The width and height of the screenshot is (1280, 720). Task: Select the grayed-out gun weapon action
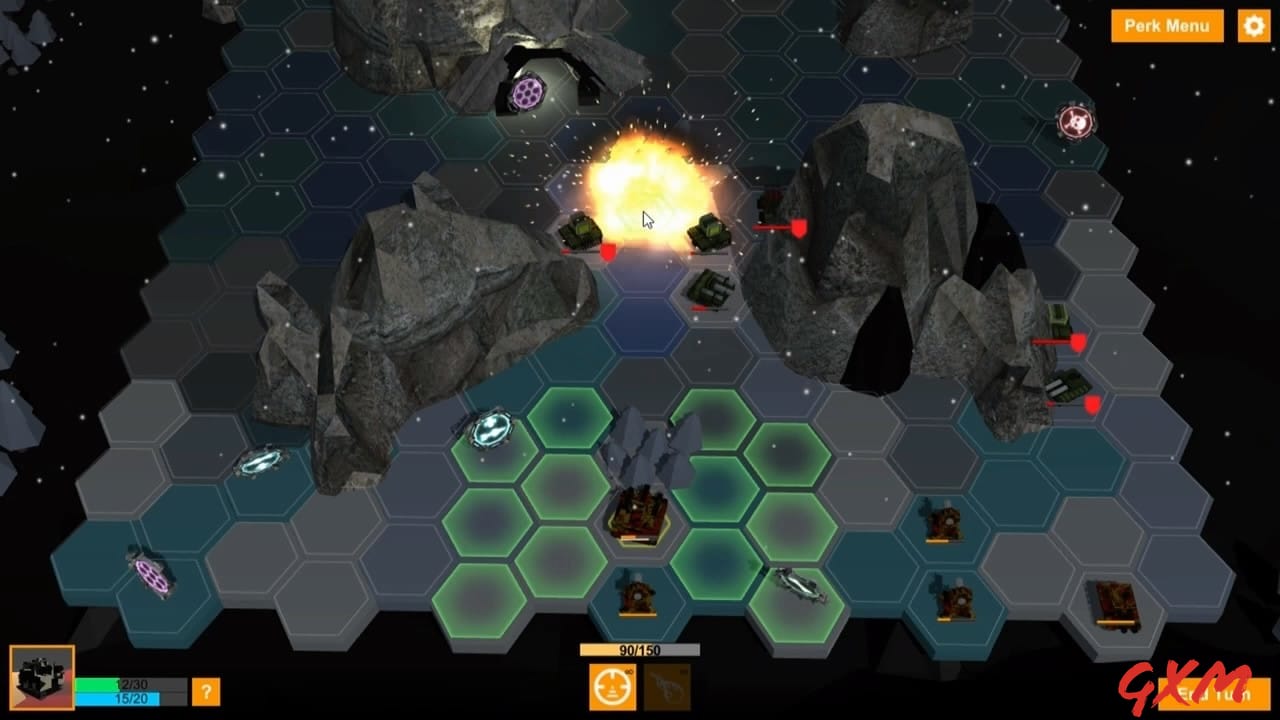668,687
